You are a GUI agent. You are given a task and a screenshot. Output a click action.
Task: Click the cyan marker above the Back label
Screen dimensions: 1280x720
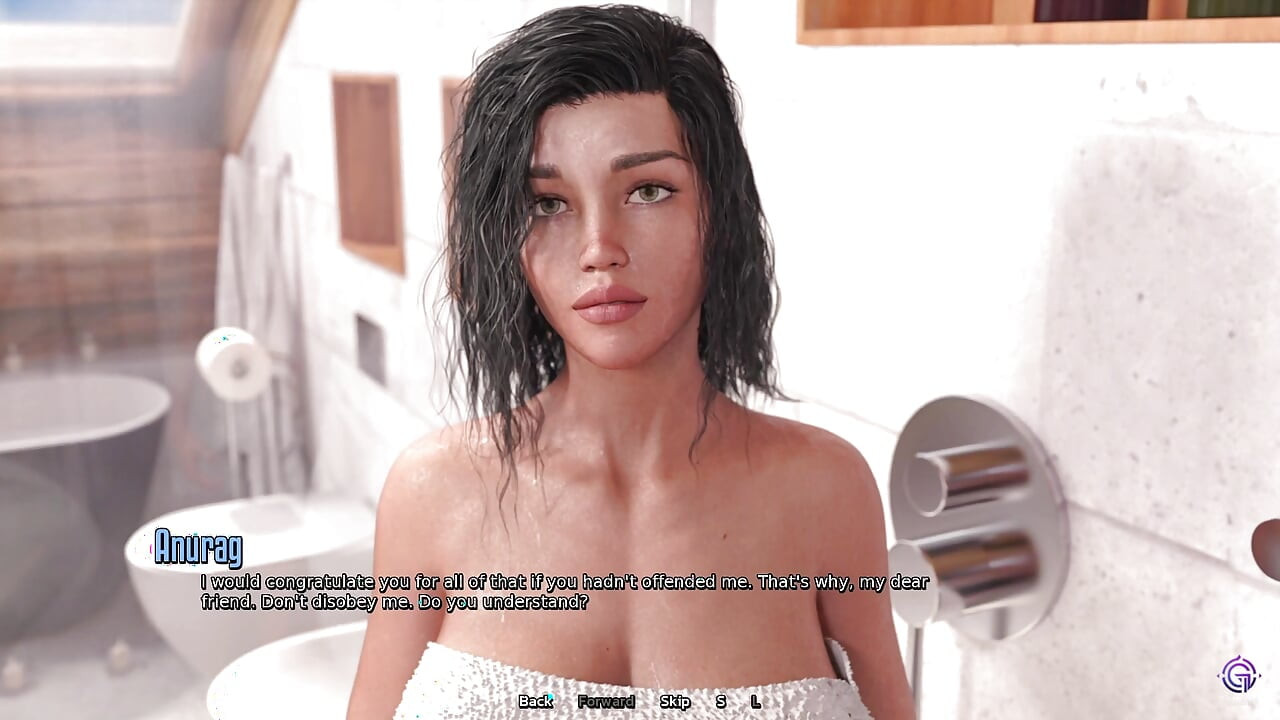click(550, 694)
